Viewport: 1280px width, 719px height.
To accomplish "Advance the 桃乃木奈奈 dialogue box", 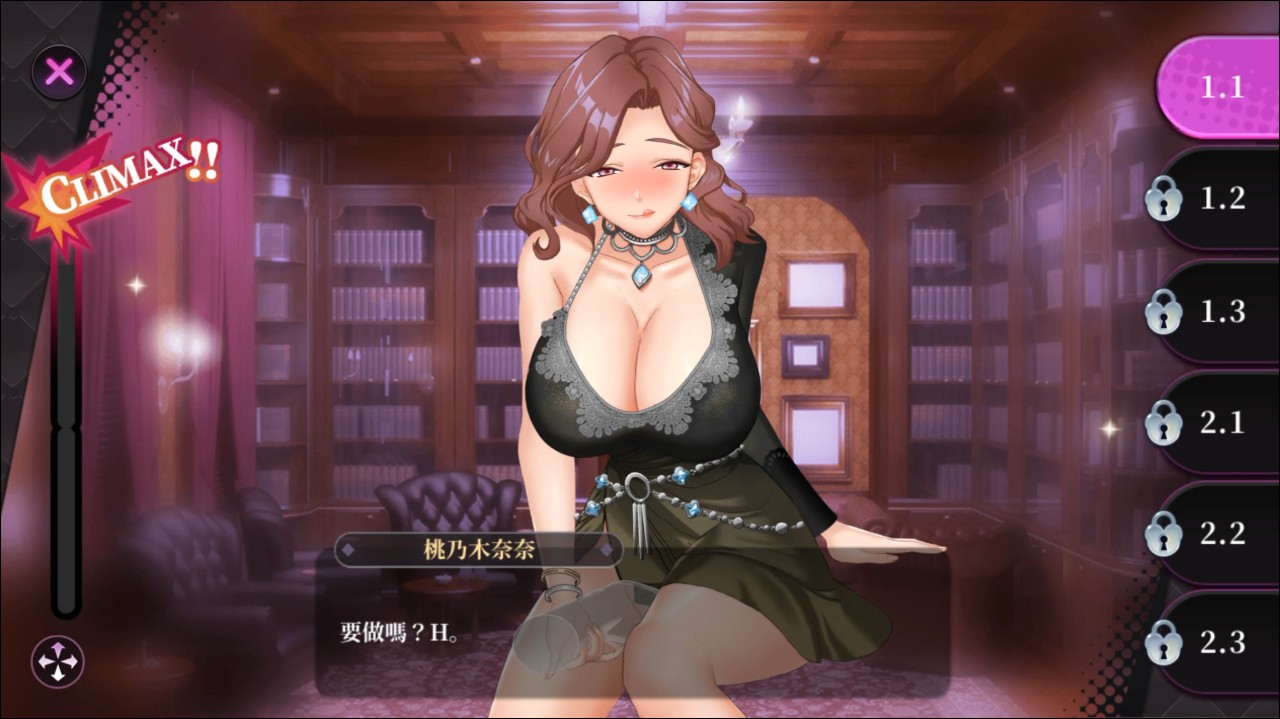I will [x=630, y=630].
